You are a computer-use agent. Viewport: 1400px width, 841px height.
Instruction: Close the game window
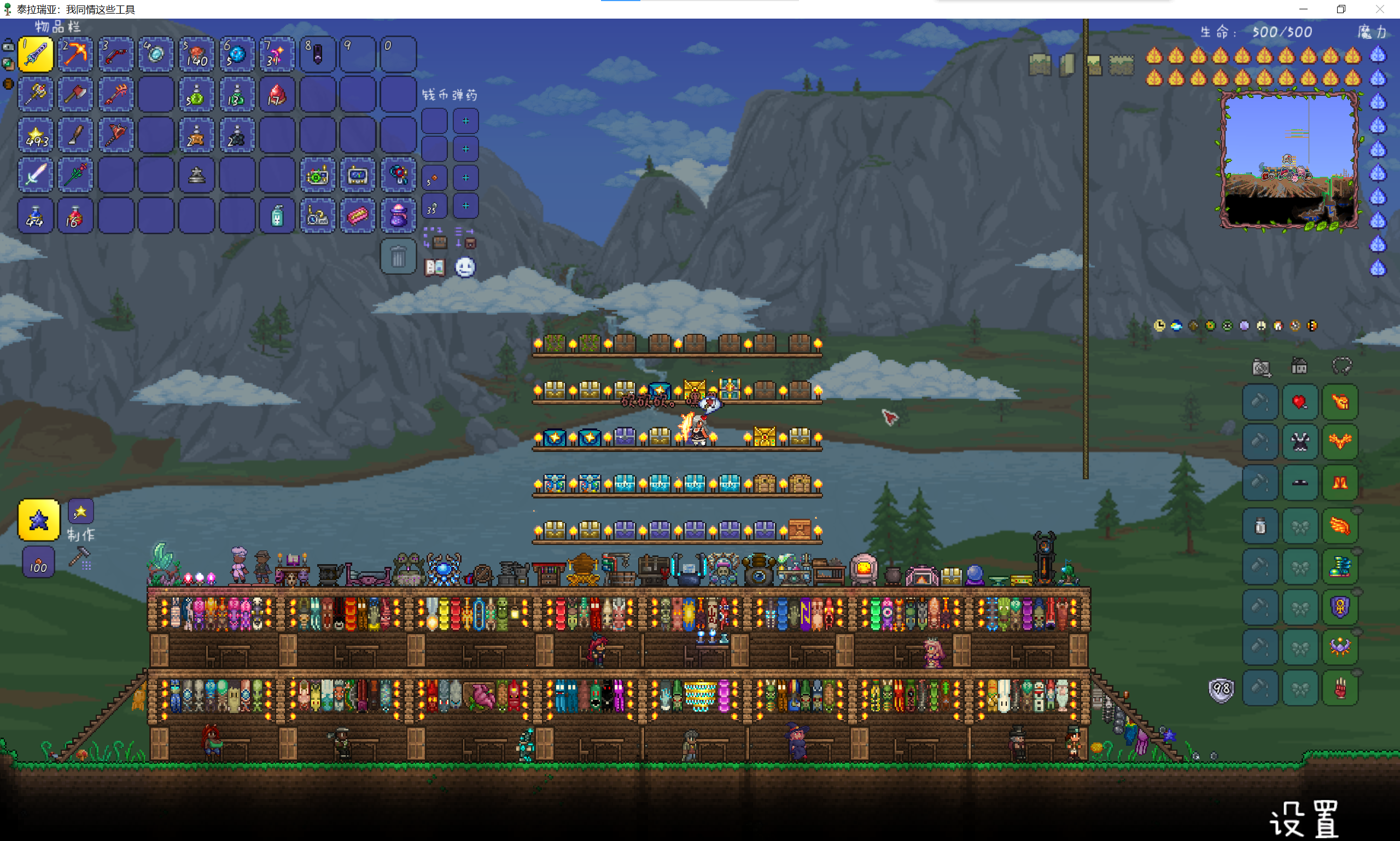[1380, 9]
